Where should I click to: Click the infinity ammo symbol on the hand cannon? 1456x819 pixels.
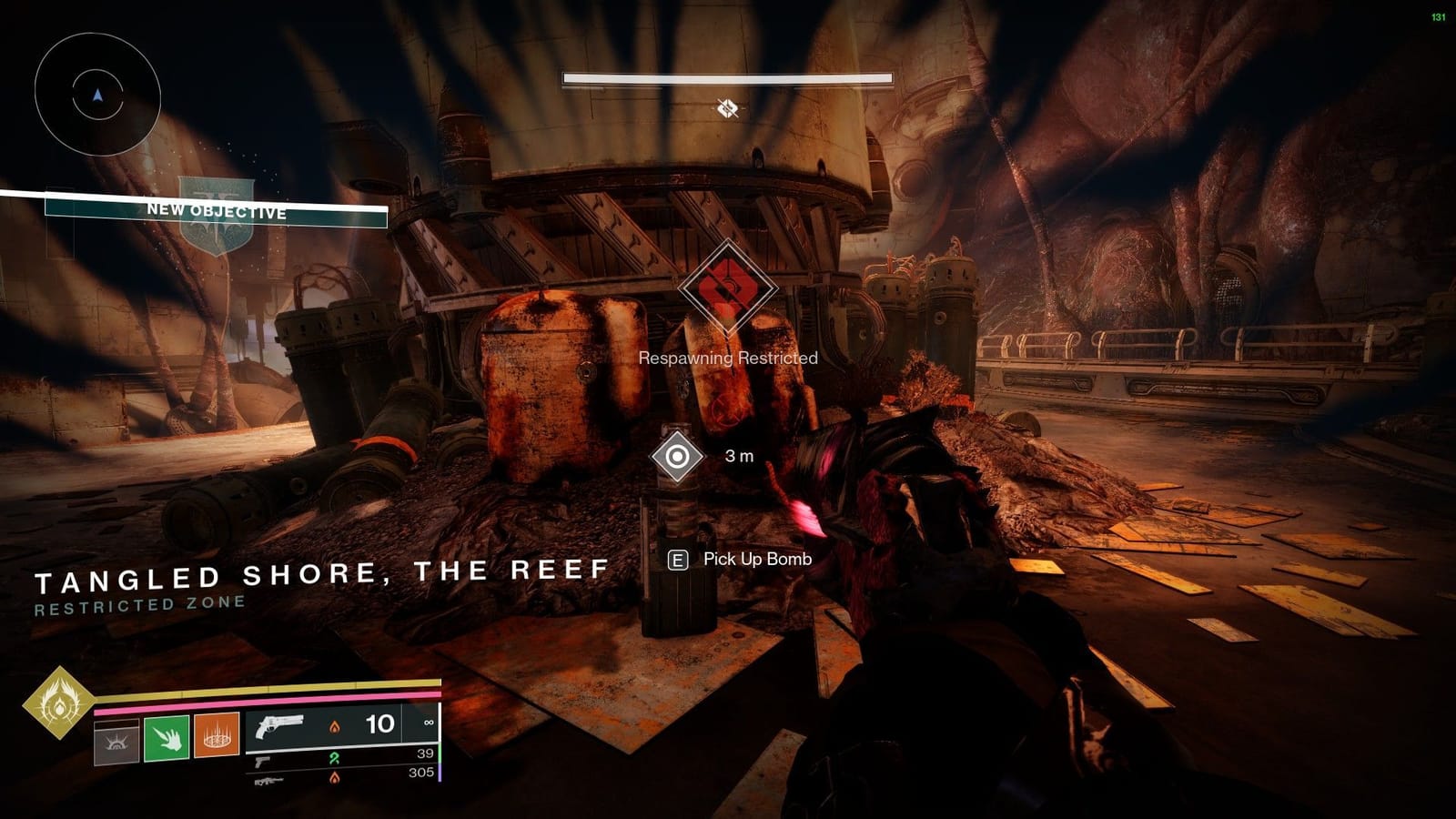tap(429, 723)
